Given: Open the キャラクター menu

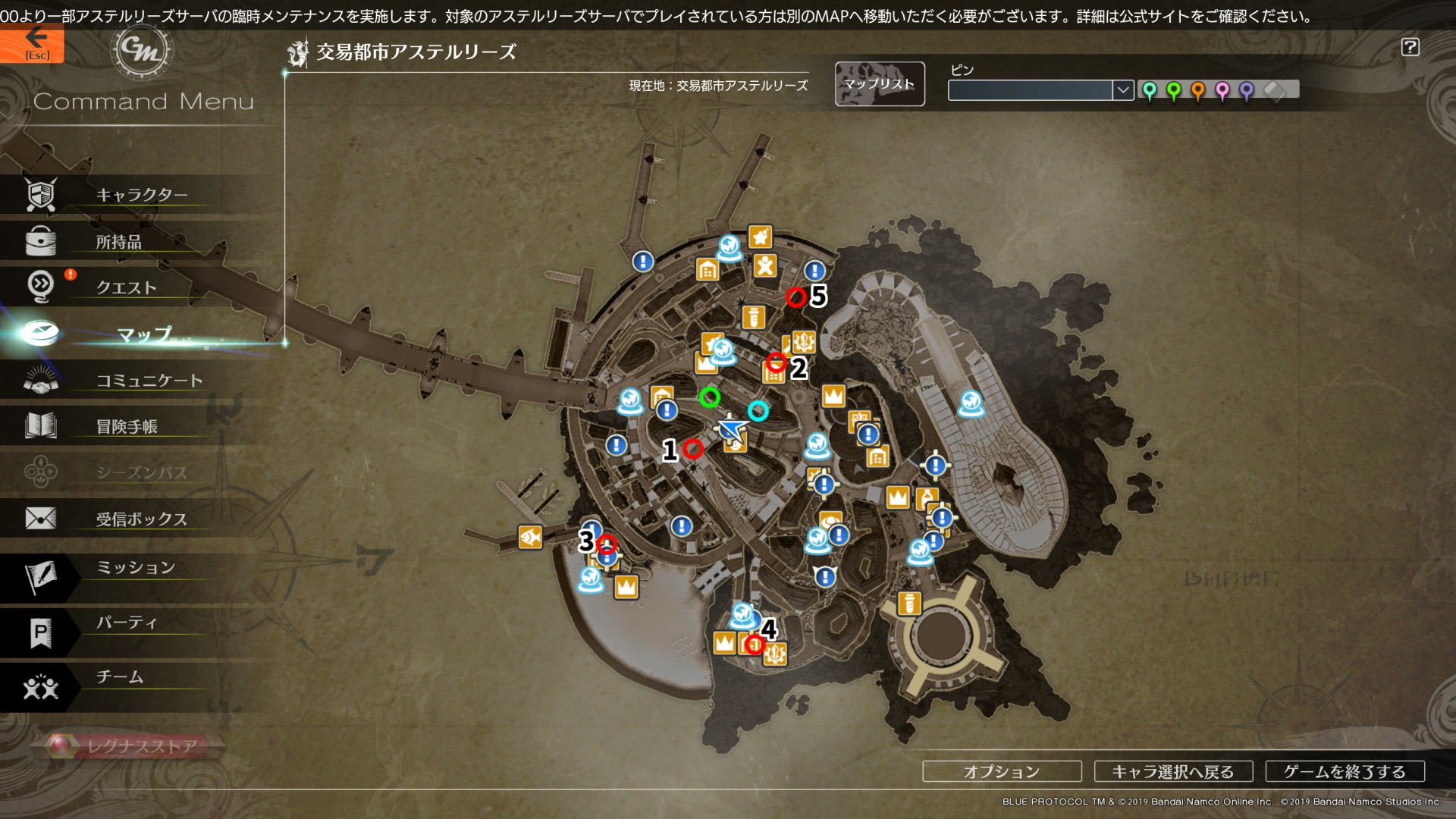Looking at the screenshot, I should tap(141, 195).
